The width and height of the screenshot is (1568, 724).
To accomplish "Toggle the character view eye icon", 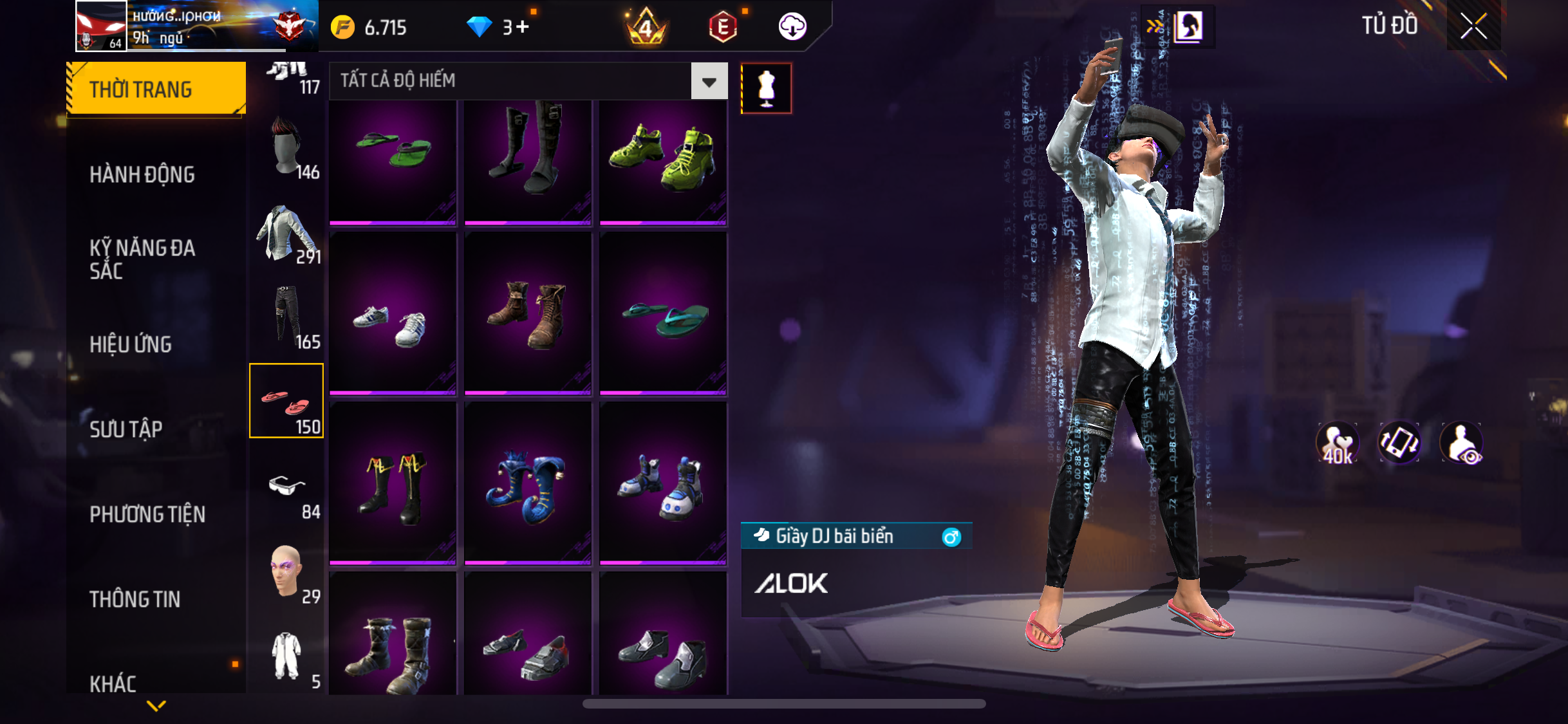I will (x=1462, y=443).
